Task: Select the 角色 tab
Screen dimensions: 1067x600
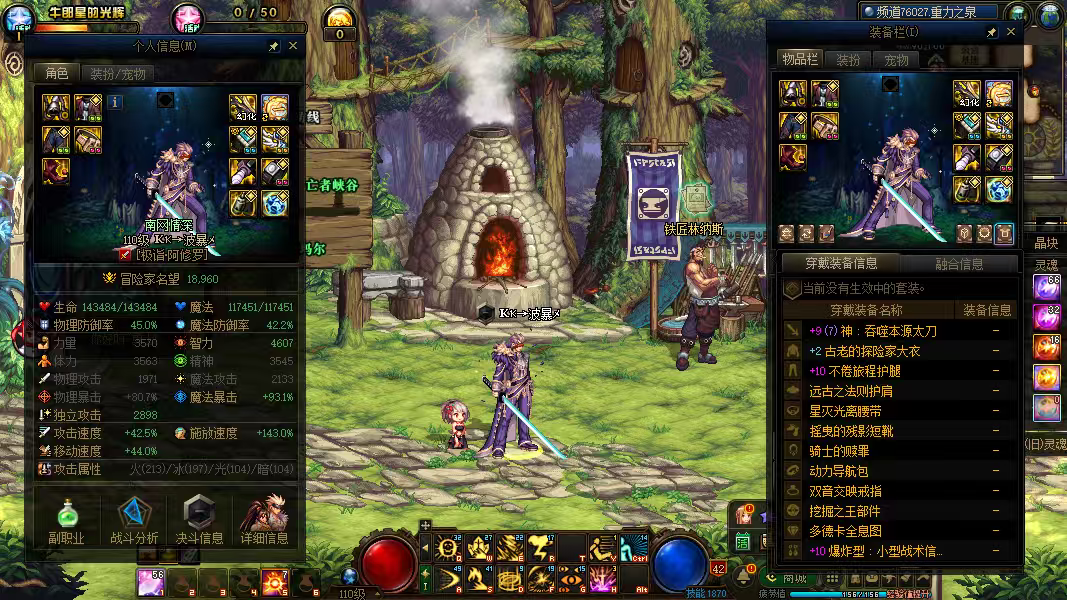Action: (x=55, y=73)
